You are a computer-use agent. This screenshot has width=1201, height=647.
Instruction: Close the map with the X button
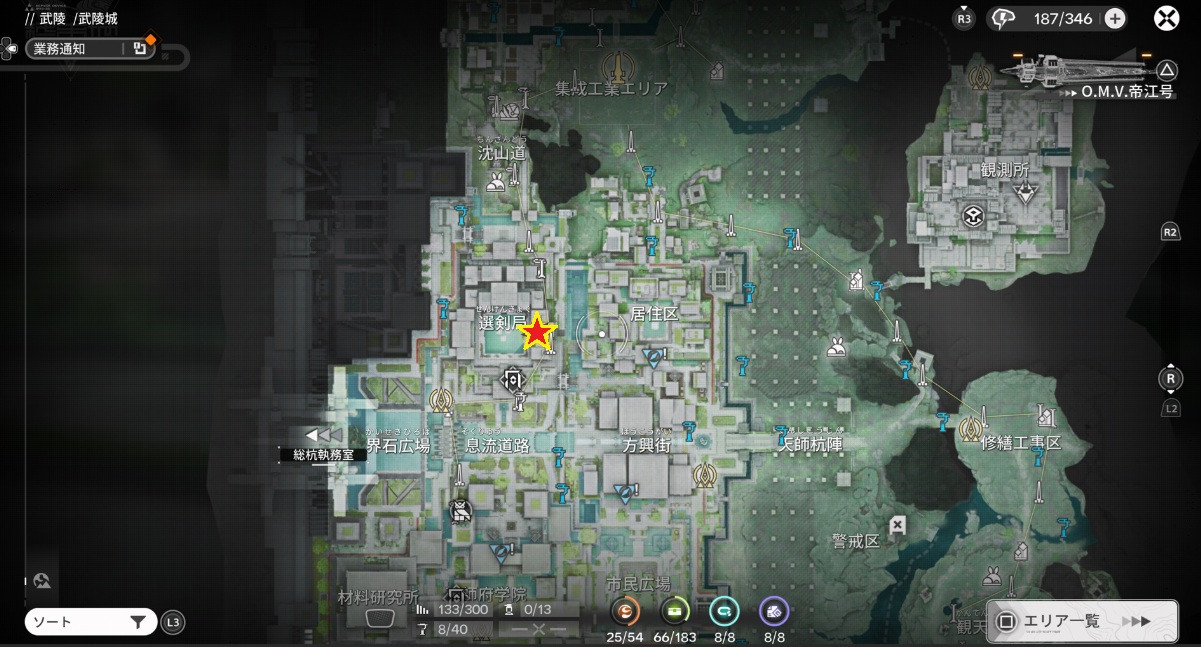pyautogui.click(x=1166, y=18)
